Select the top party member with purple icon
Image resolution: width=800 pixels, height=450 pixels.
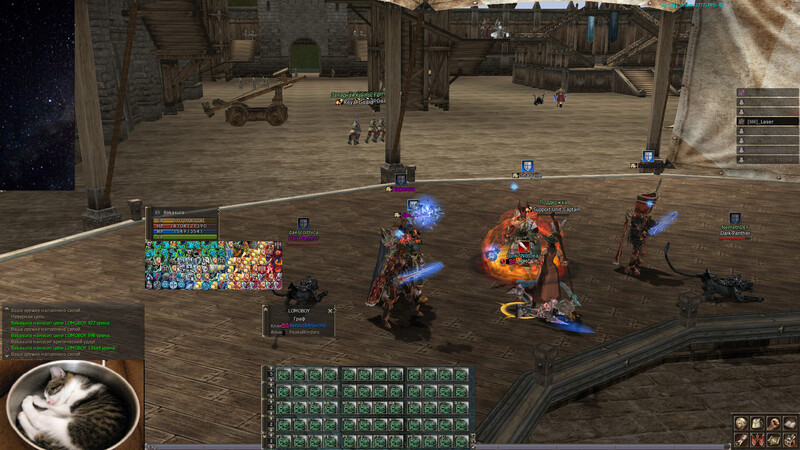point(767,92)
